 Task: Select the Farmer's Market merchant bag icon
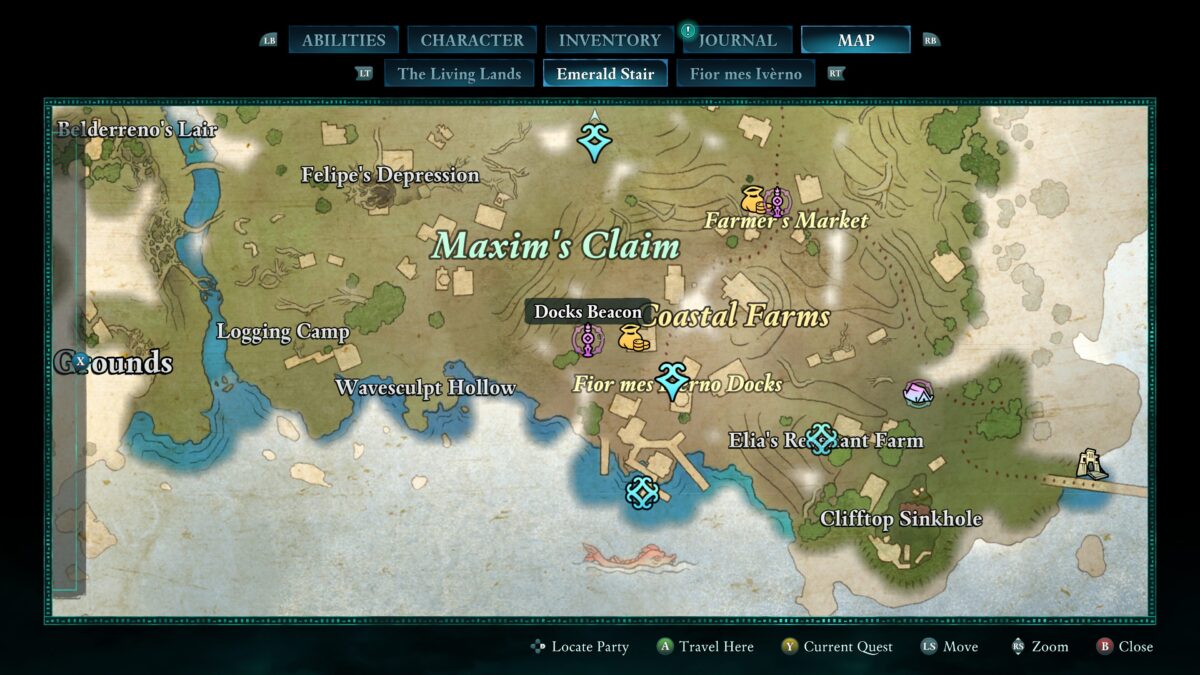[752, 200]
